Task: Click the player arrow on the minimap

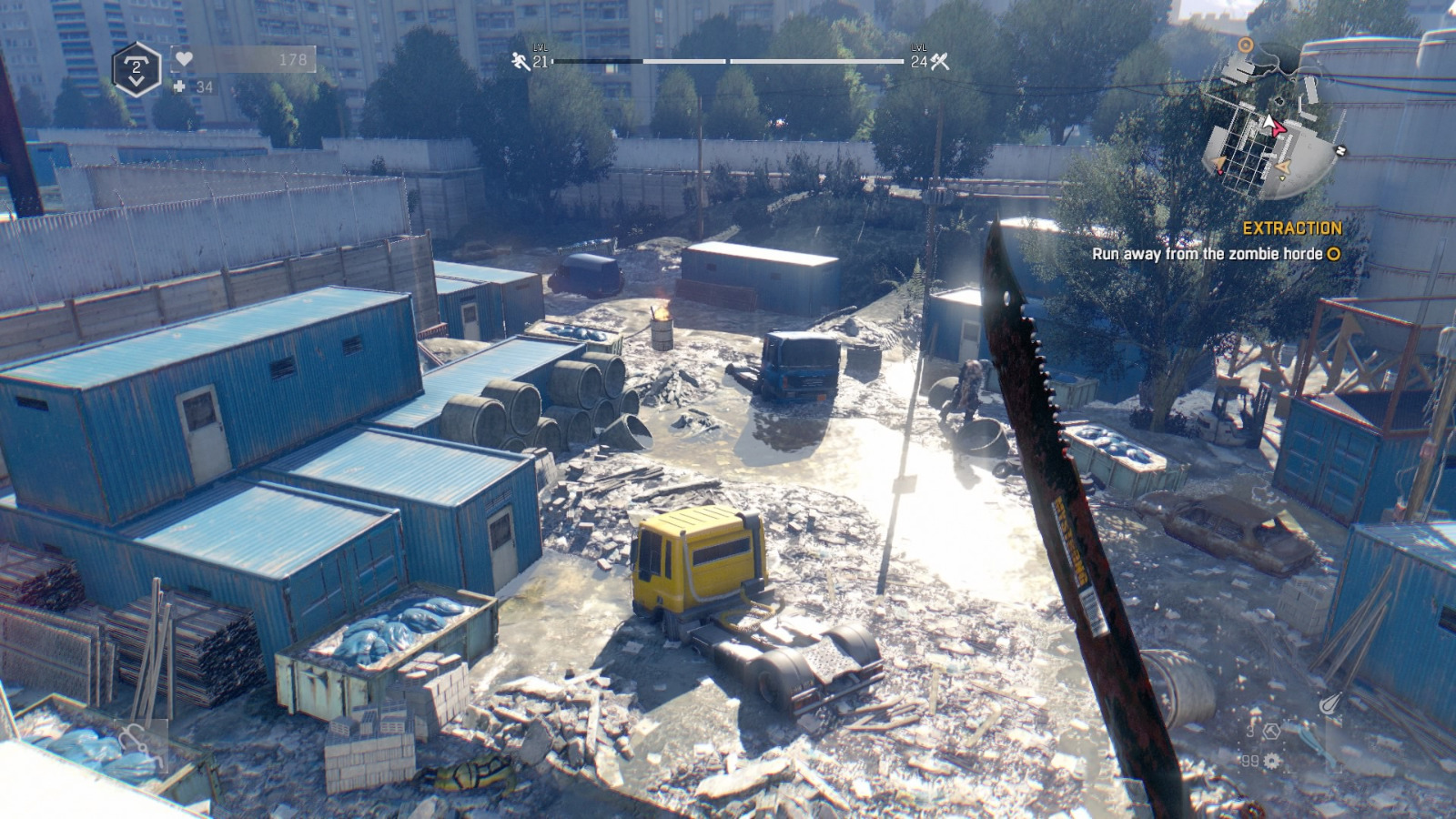Action: [x=1269, y=122]
